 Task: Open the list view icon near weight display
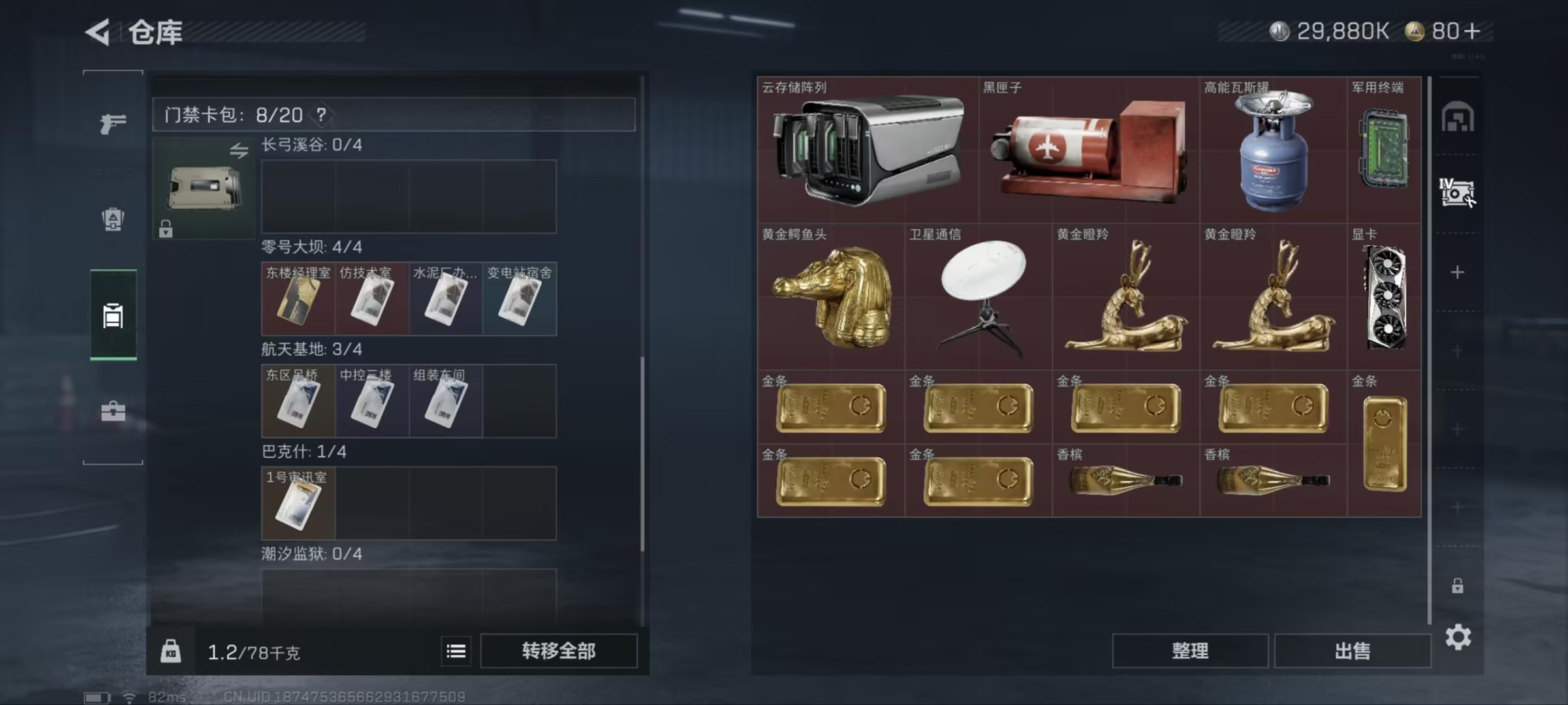[457, 652]
